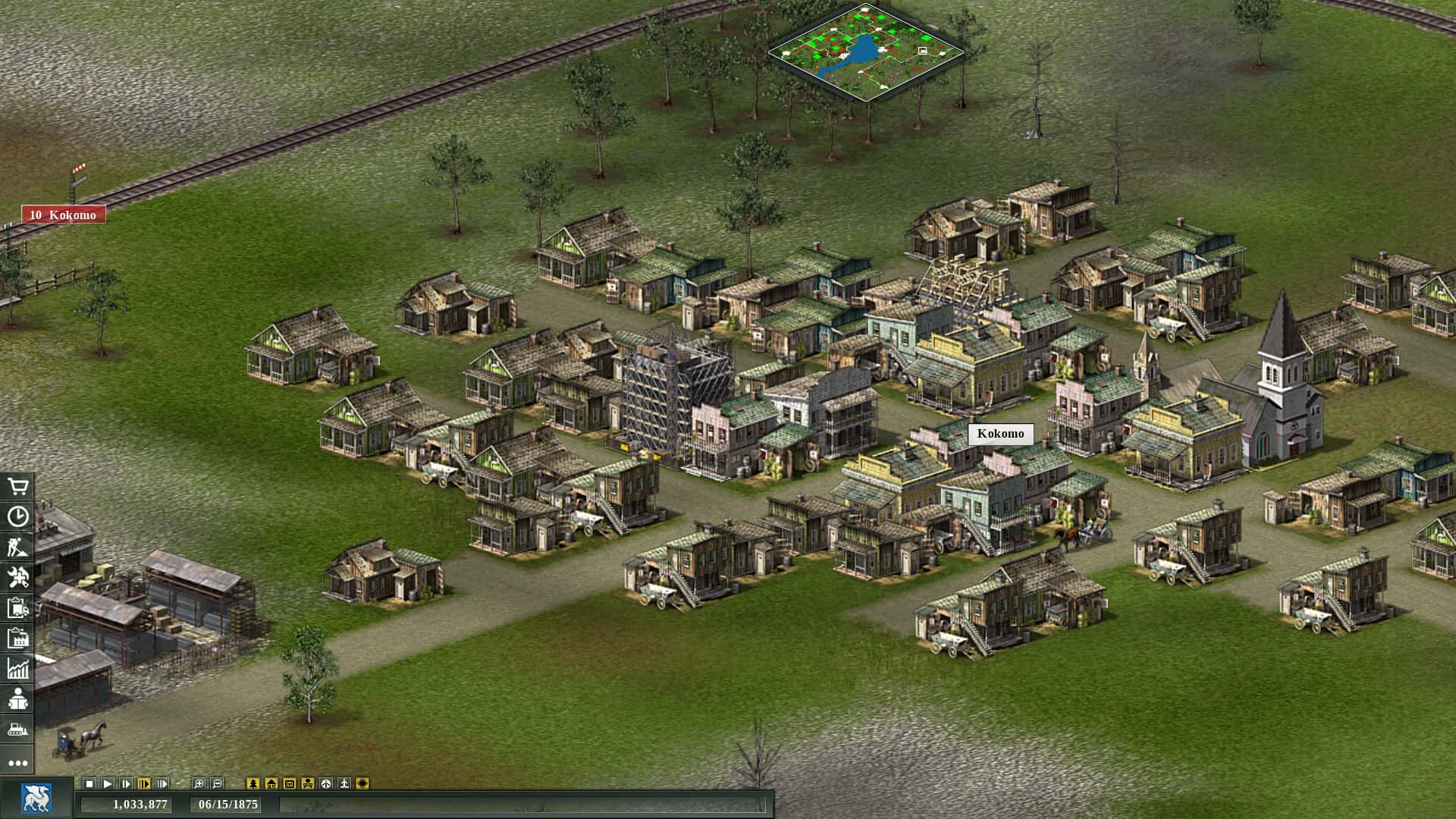Image resolution: width=1456 pixels, height=819 pixels.
Task: Click the '10 Kokomo' station sign
Action: coord(64,215)
